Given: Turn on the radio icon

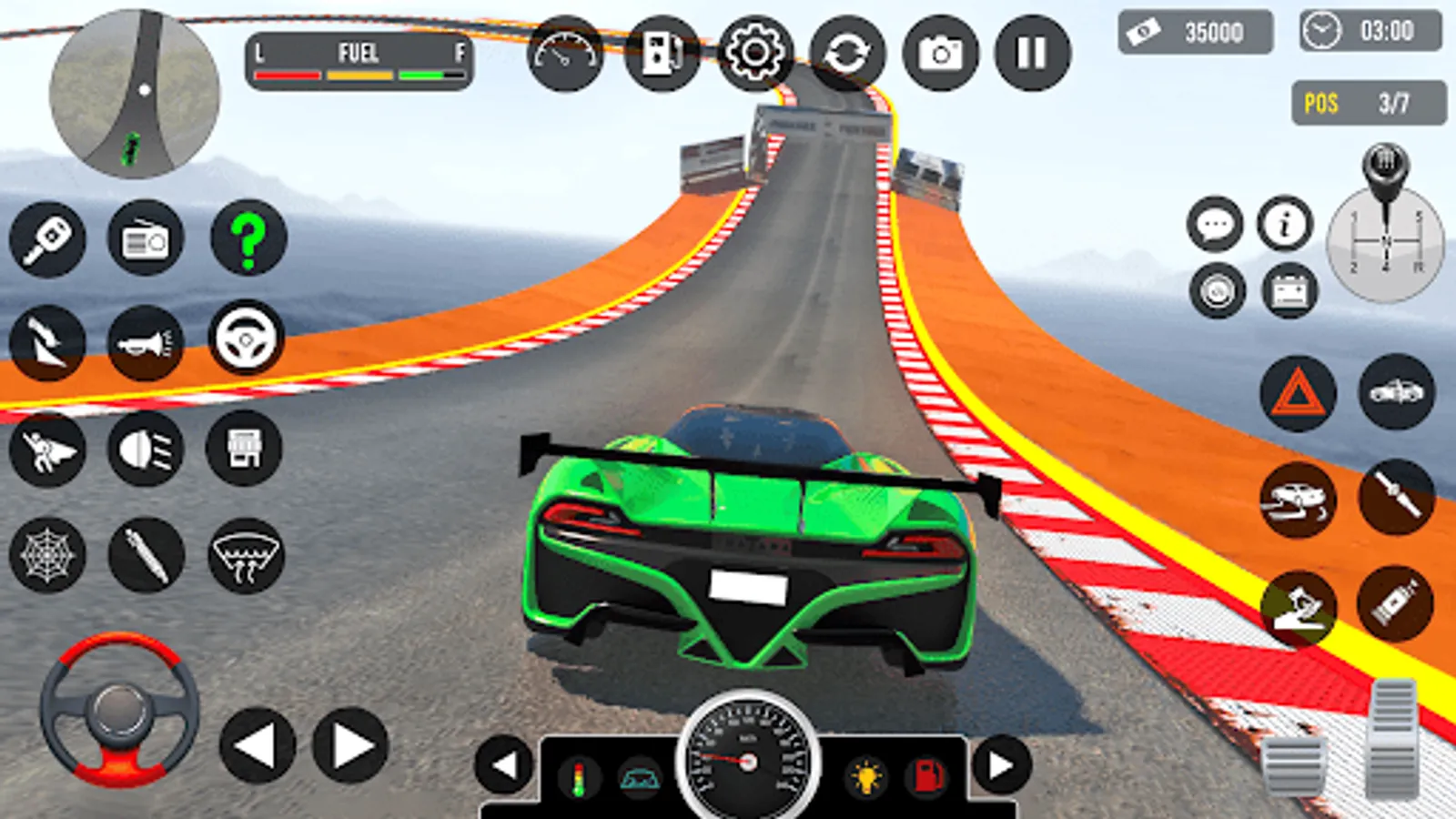Looking at the screenshot, I should click(x=146, y=239).
